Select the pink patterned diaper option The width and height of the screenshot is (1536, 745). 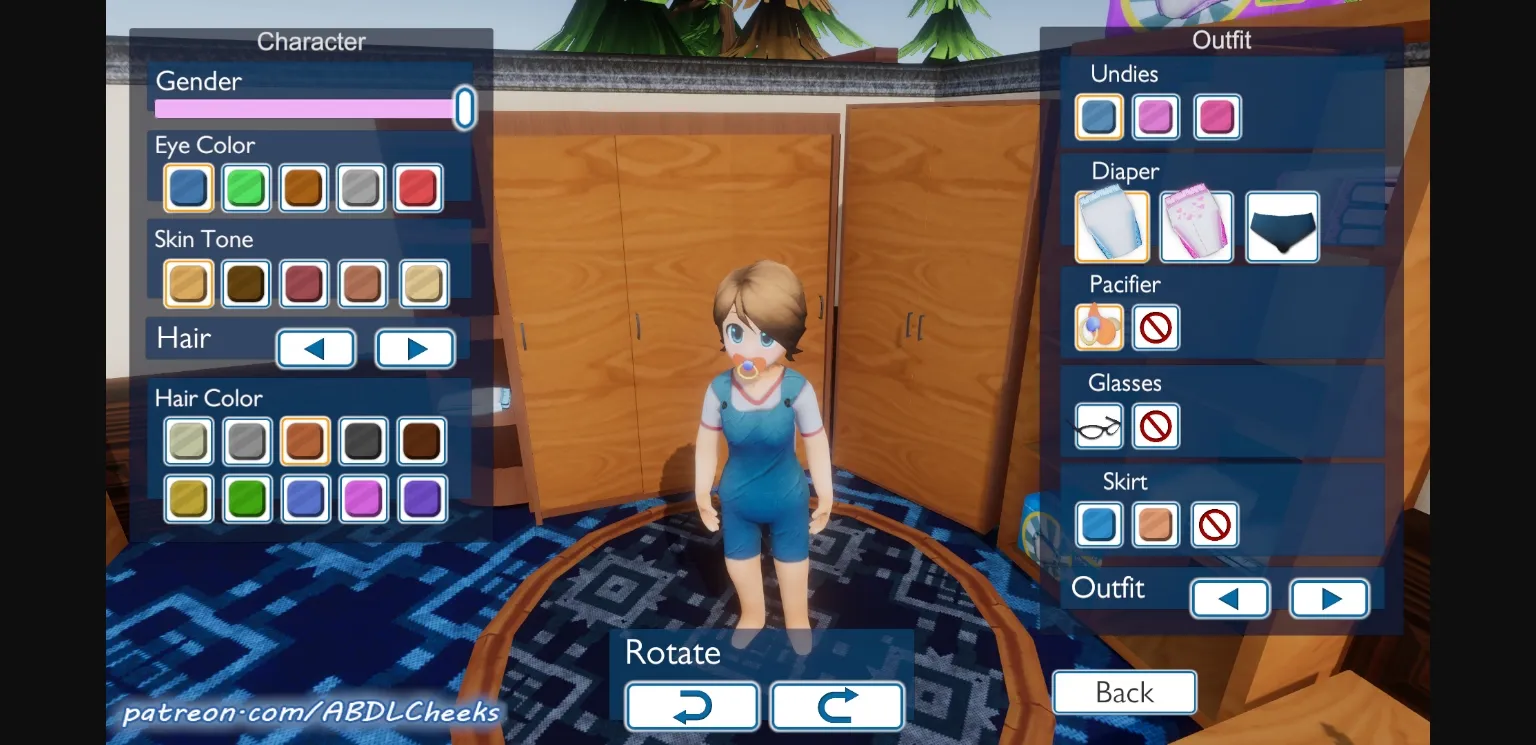click(1196, 226)
